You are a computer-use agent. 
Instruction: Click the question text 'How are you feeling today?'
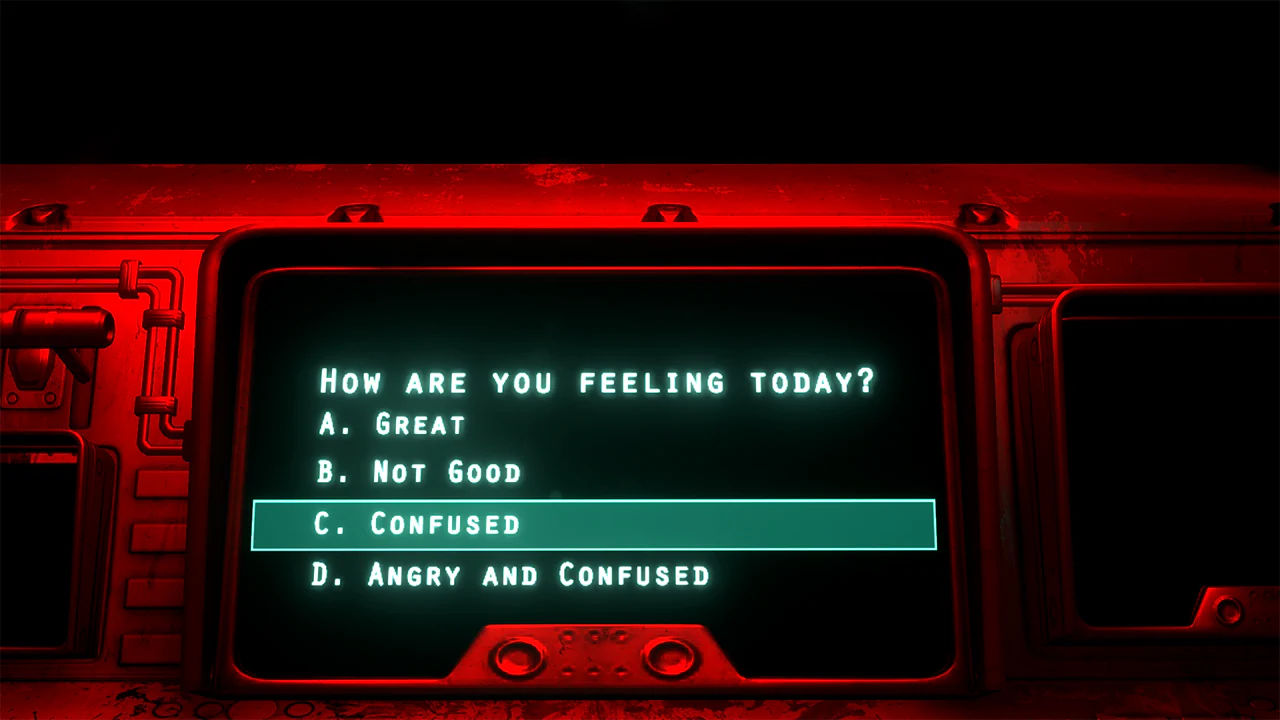(595, 382)
